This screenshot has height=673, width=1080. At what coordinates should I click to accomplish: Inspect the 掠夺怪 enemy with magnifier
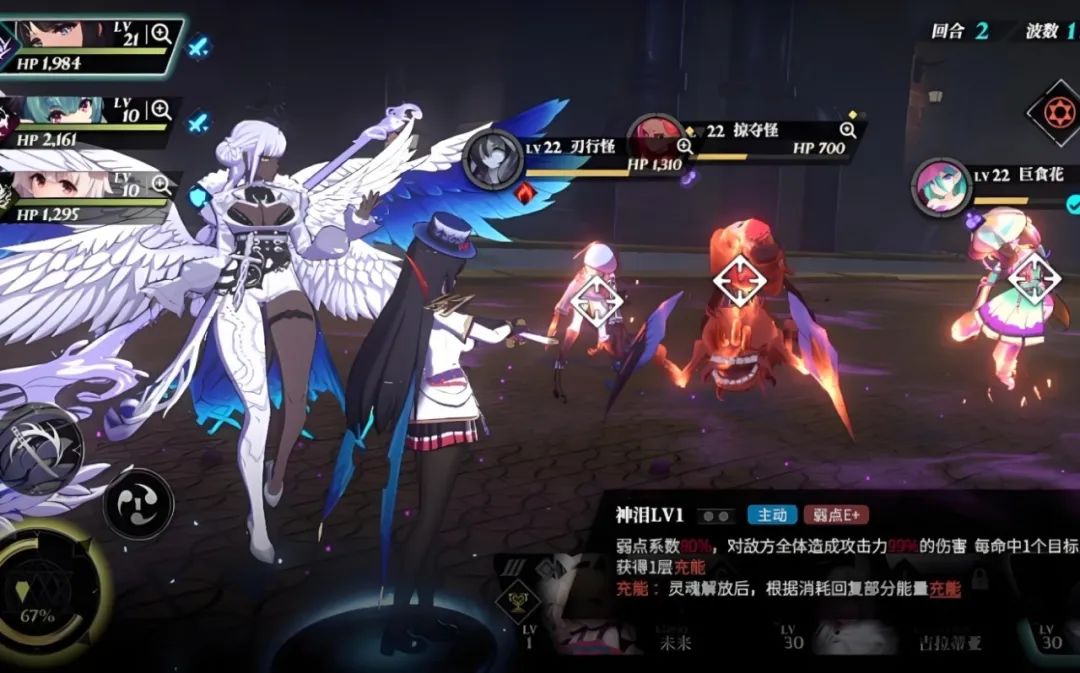pos(848,130)
